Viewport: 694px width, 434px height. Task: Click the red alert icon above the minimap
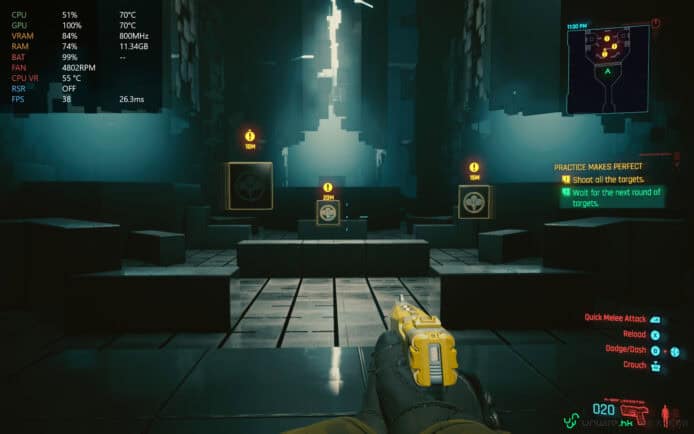[x=656, y=21]
